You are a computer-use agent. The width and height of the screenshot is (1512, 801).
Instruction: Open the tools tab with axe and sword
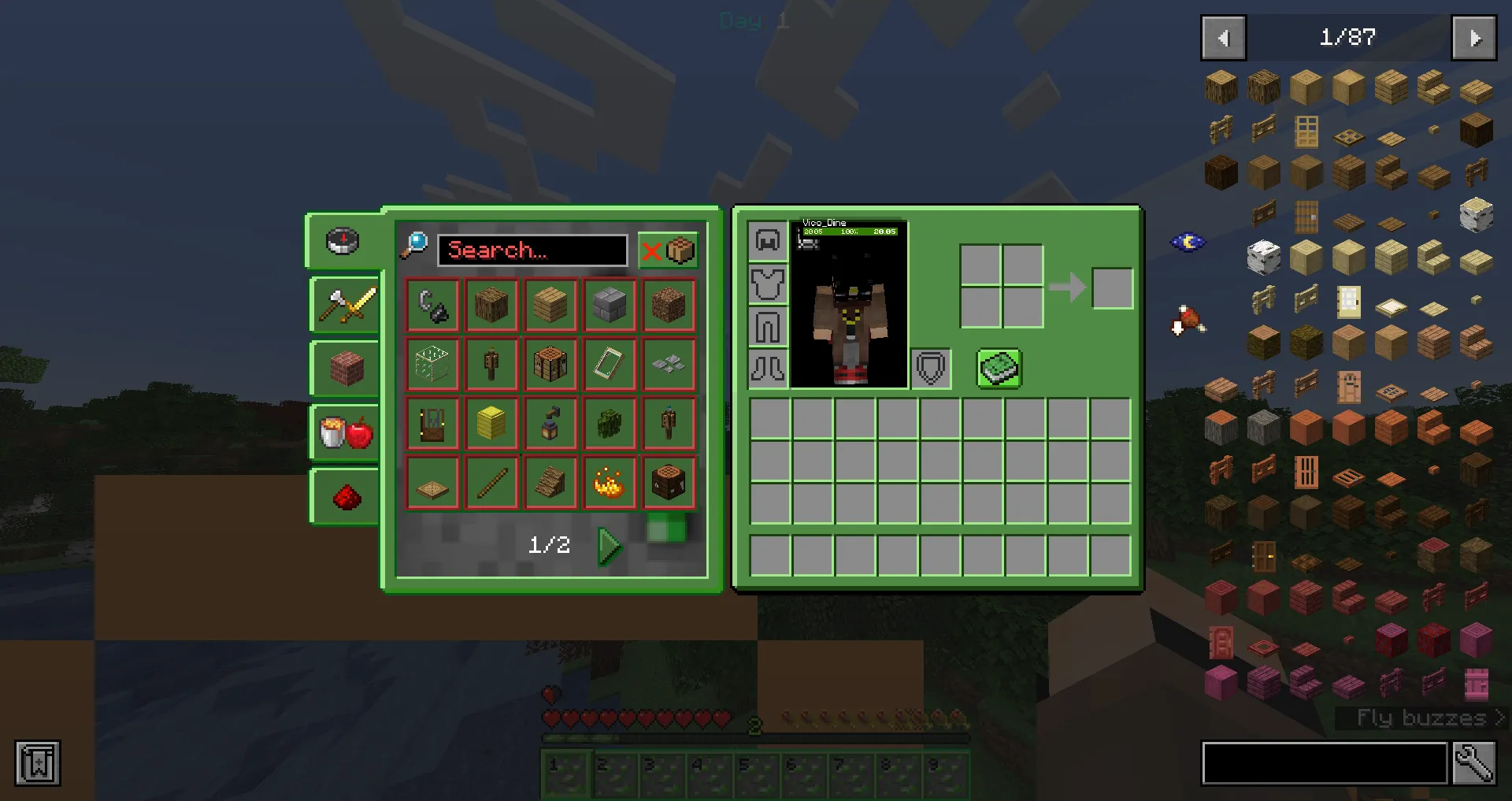(x=343, y=306)
